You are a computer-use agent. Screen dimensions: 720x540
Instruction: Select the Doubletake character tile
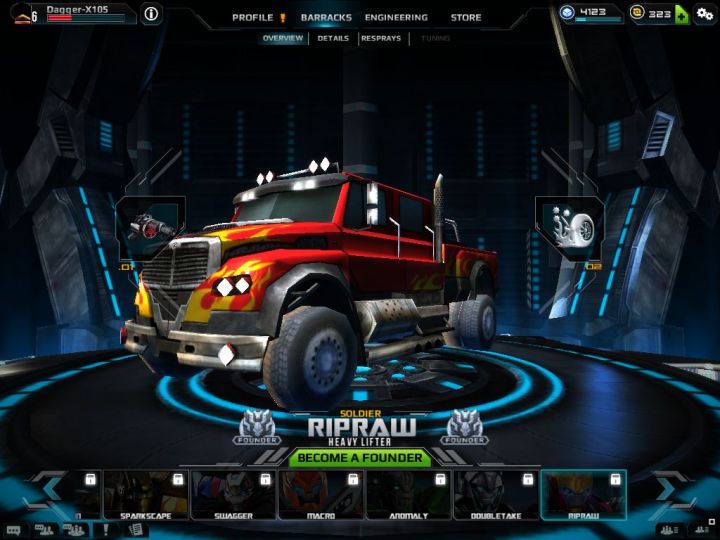[x=495, y=494]
